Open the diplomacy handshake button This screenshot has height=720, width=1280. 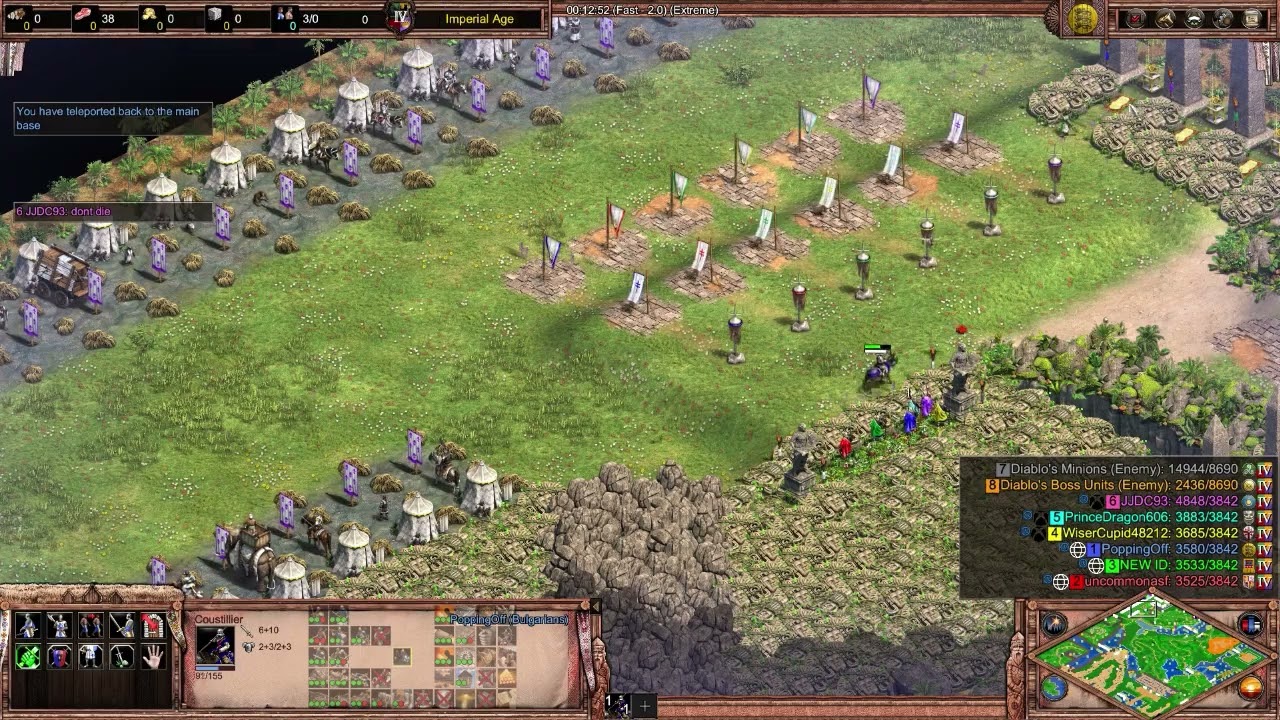click(x=1194, y=18)
